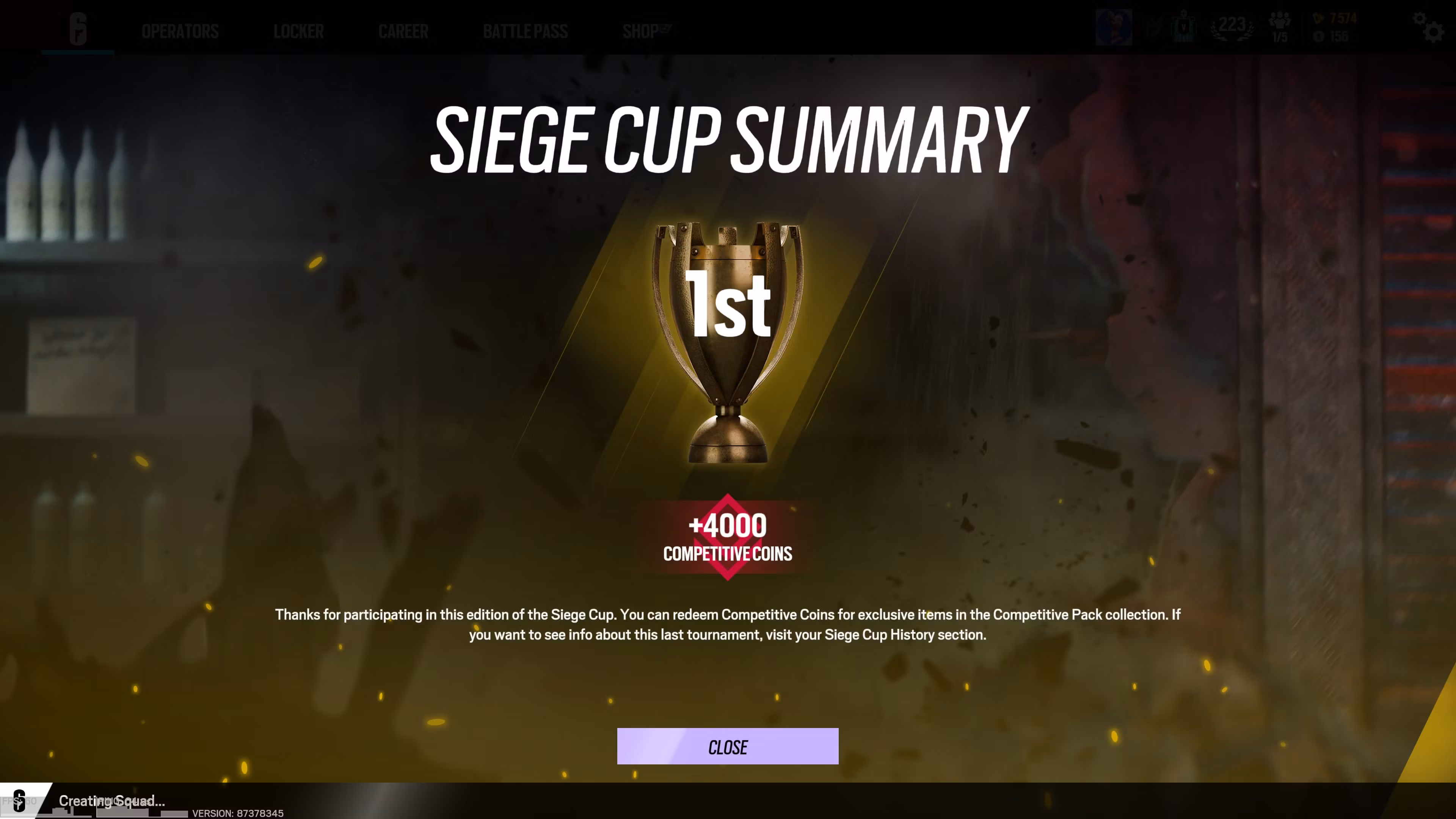Select the Competitive Coins diamond emblem

728,538
